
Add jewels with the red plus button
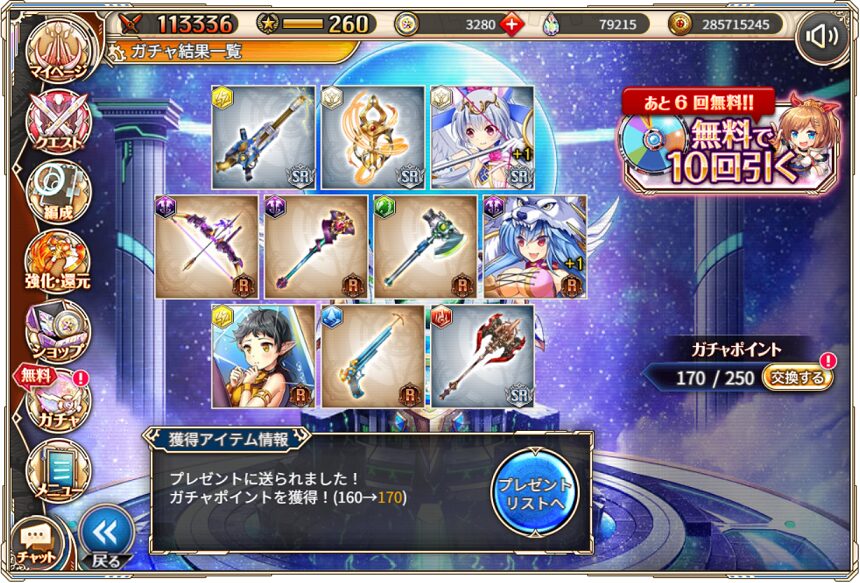tap(512, 24)
